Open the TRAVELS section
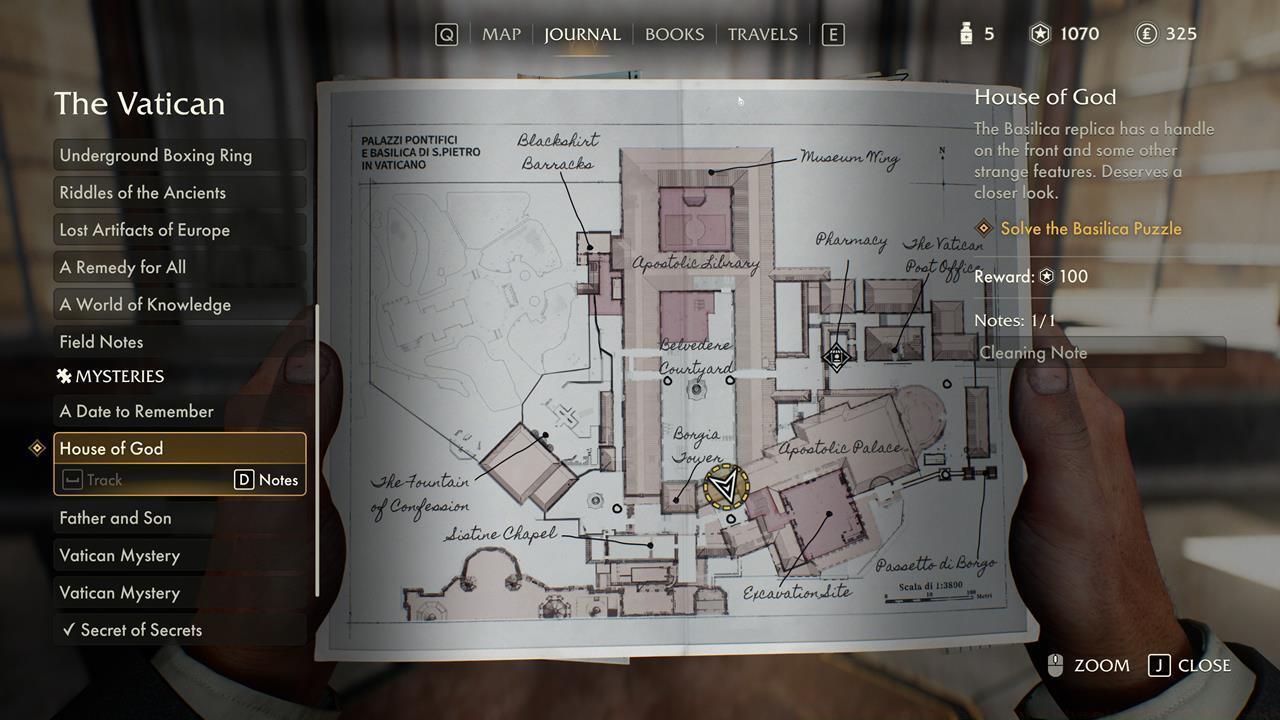This screenshot has height=720, width=1280. [x=762, y=33]
